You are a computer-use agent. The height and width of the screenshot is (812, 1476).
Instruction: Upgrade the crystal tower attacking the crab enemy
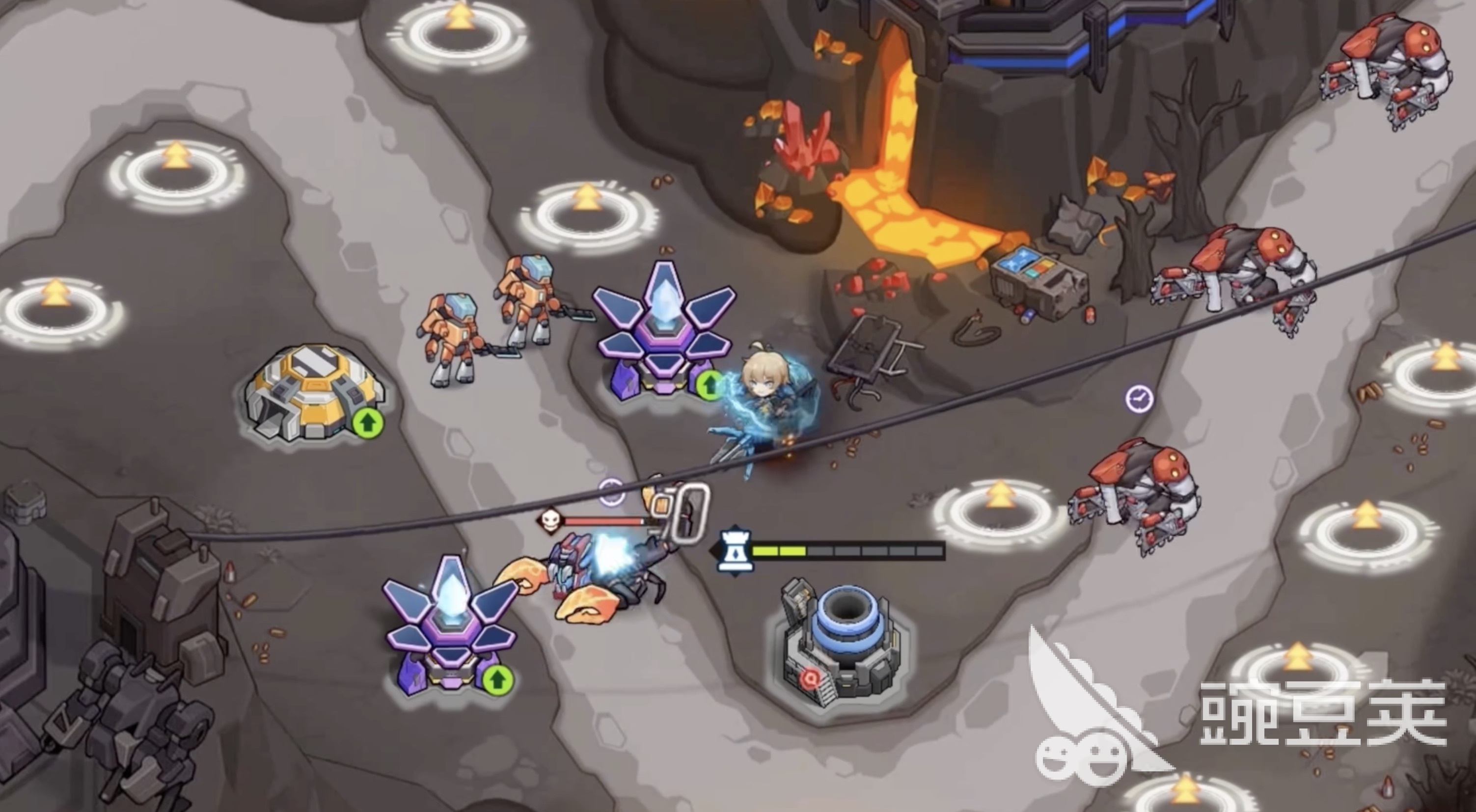497,679
